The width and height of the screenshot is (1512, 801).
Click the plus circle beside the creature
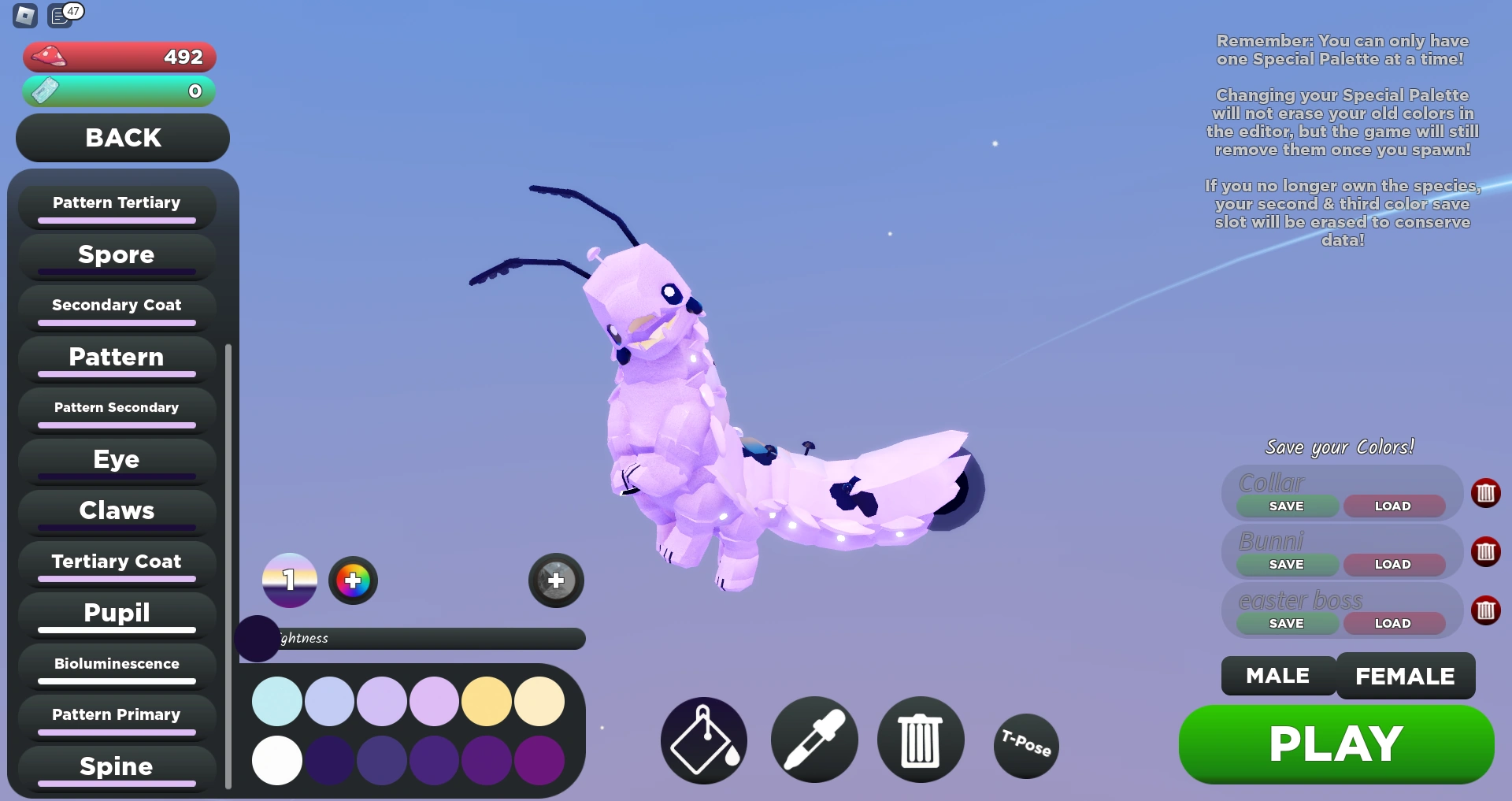[556, 580]
